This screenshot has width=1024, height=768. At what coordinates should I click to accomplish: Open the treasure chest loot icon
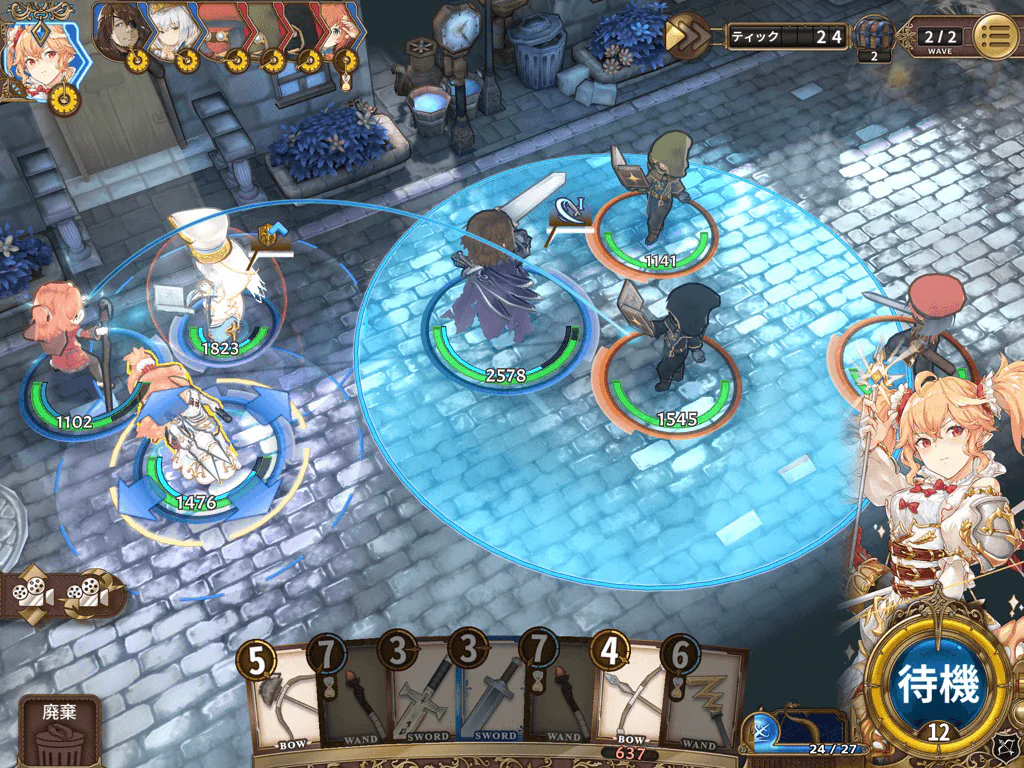(x=874, y=38)
